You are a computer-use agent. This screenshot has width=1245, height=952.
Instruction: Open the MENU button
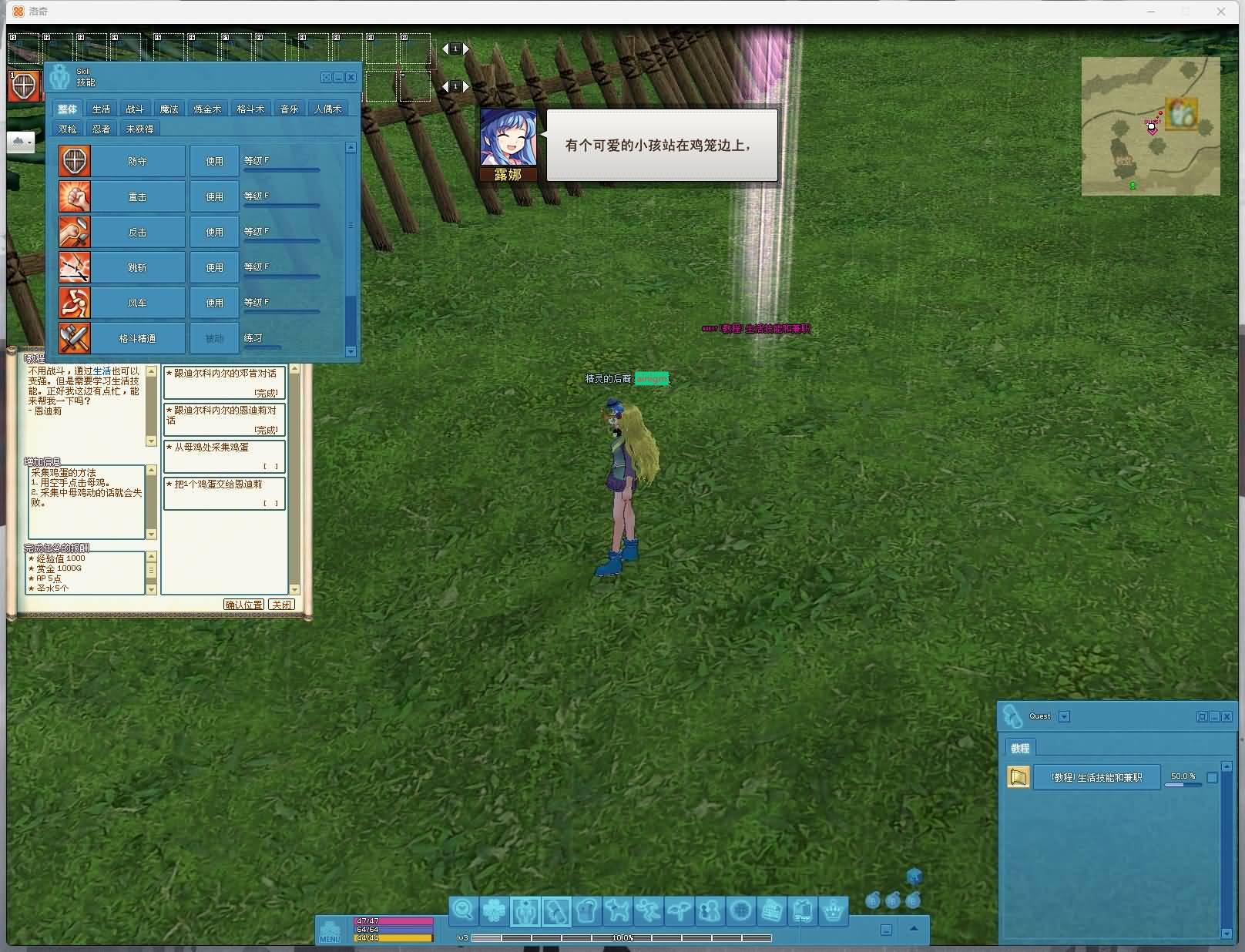tap(330, 930)
